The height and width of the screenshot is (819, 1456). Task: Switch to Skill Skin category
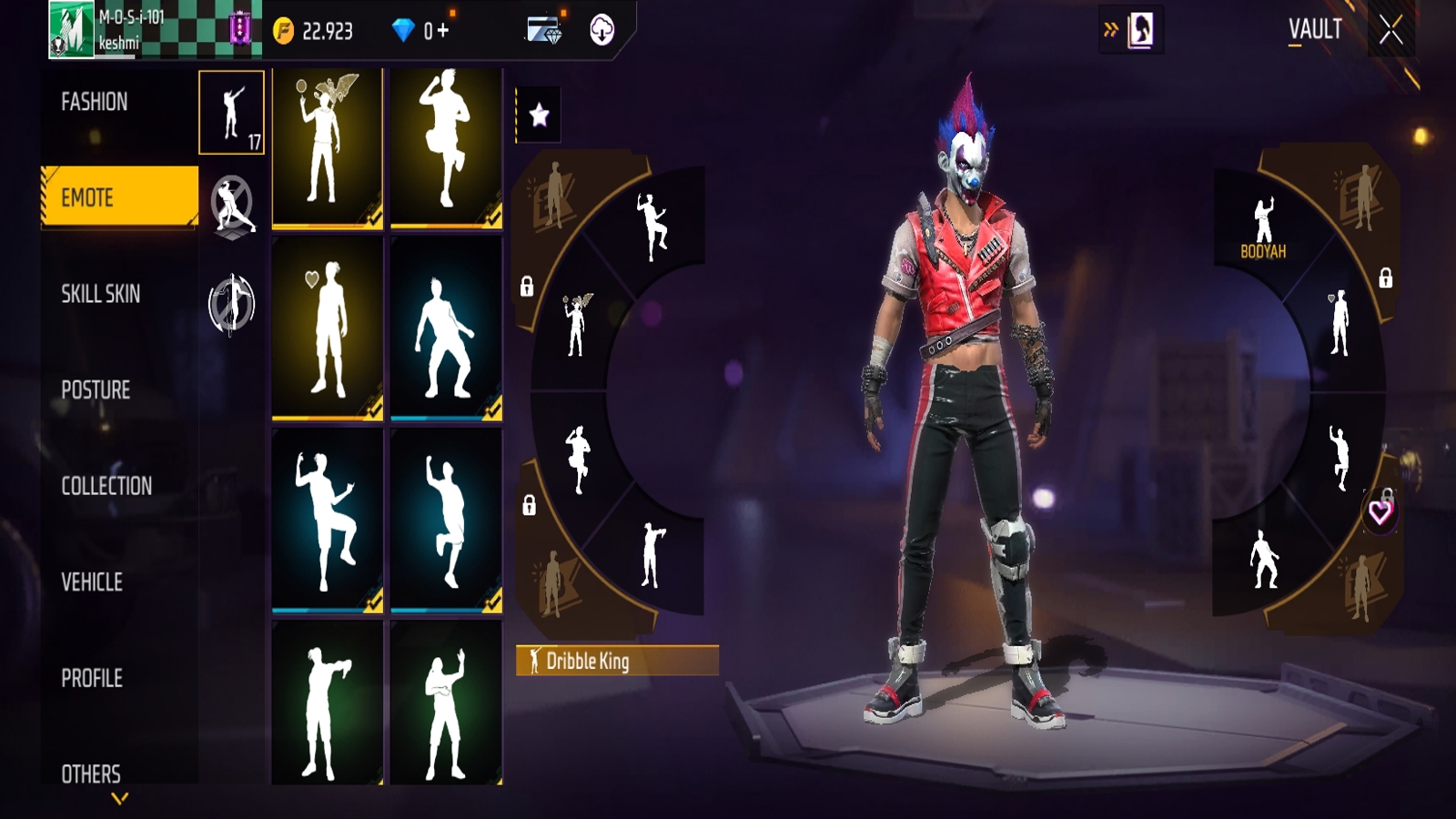point(100,294)
